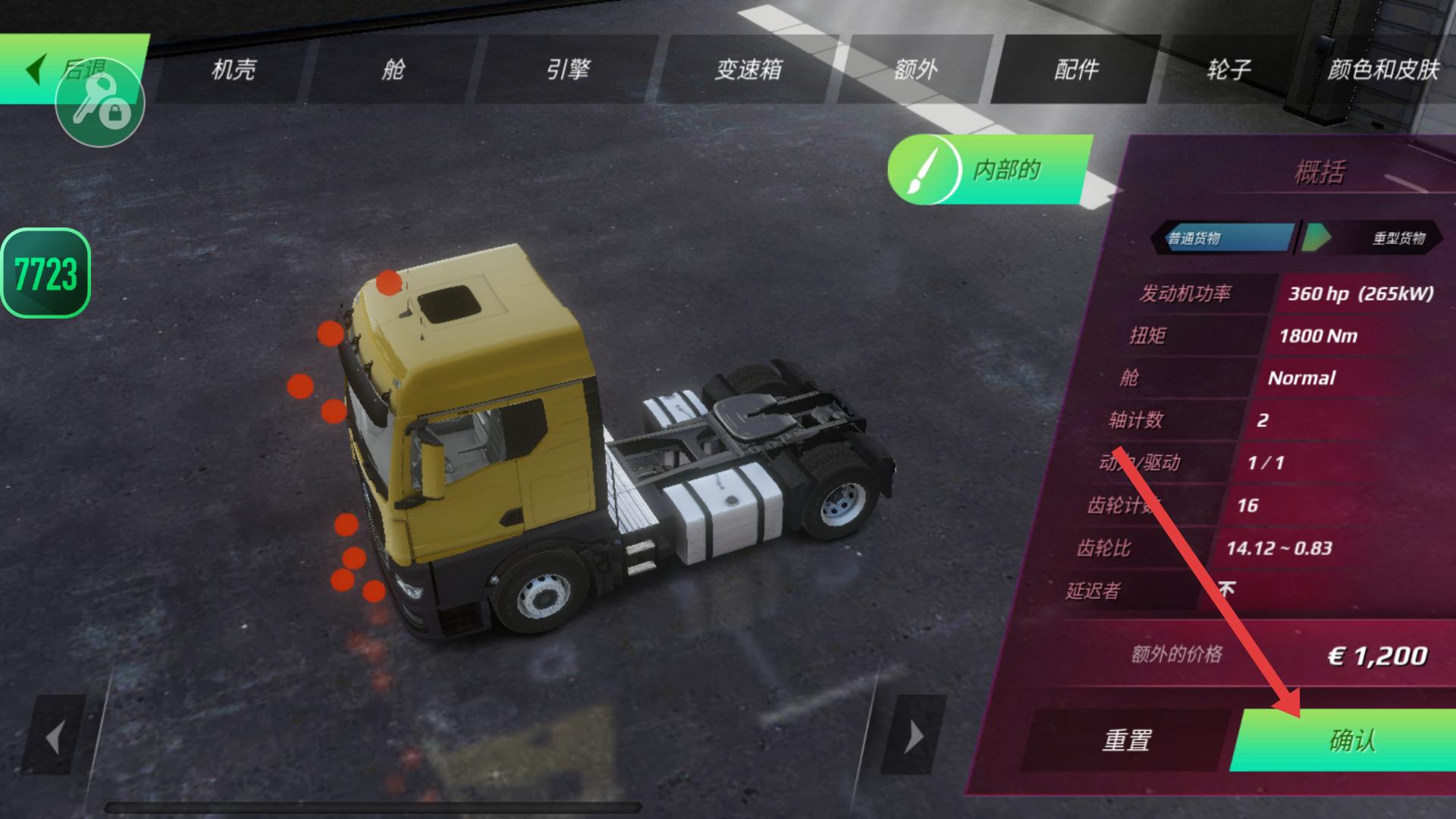
Task: Click the 内部的 interior paintbrush button
Action: point(988,170)
